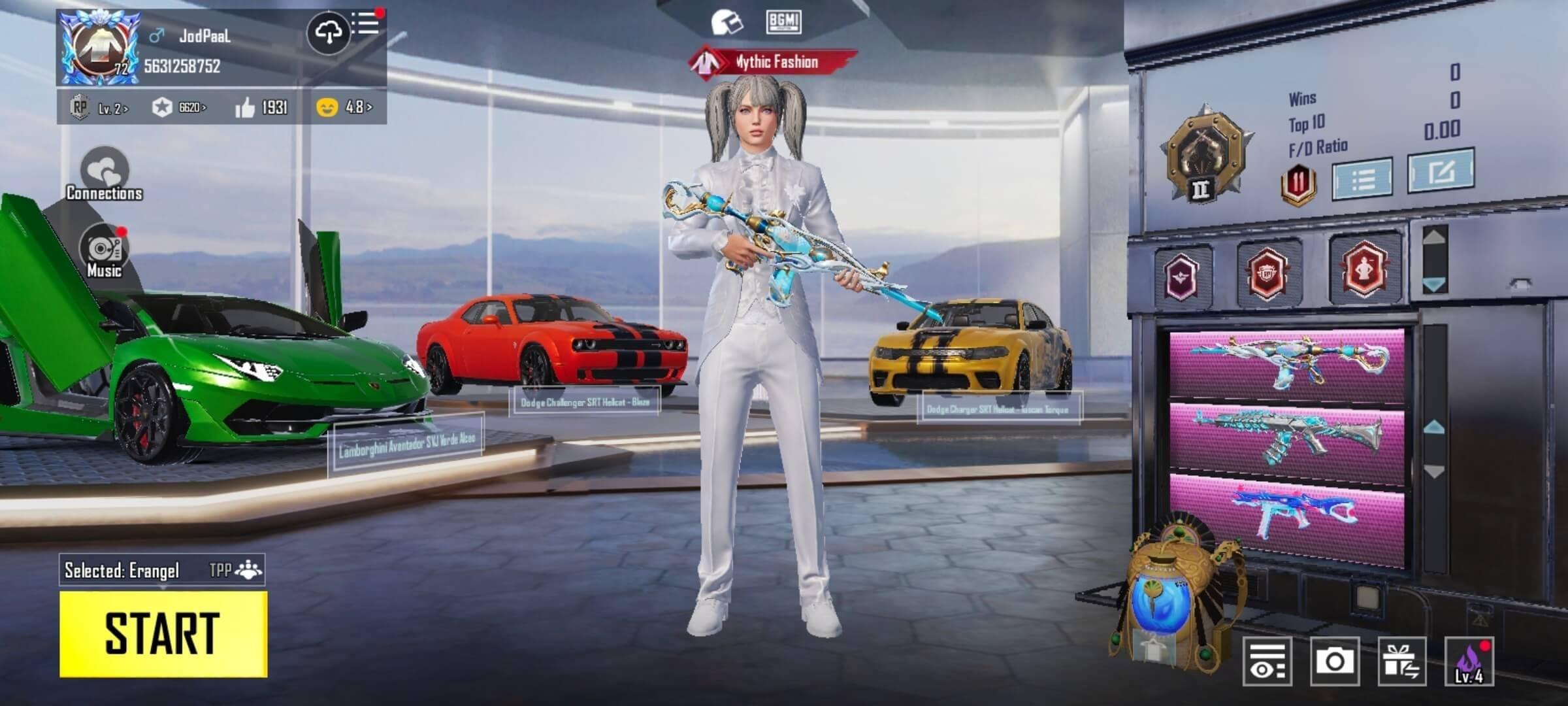The height and width of the screenshot is (706, 1568).
Task: Open the BGMI badge icon
Action: tap(783, 22)
